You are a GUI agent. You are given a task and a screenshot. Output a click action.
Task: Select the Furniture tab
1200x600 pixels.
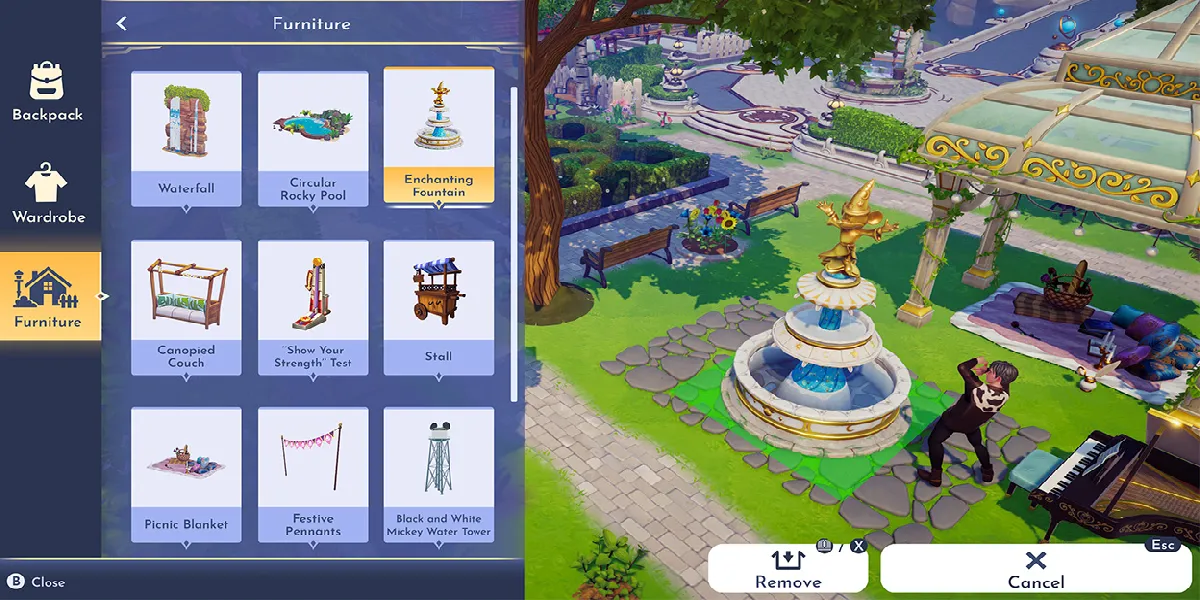point(48,297)
